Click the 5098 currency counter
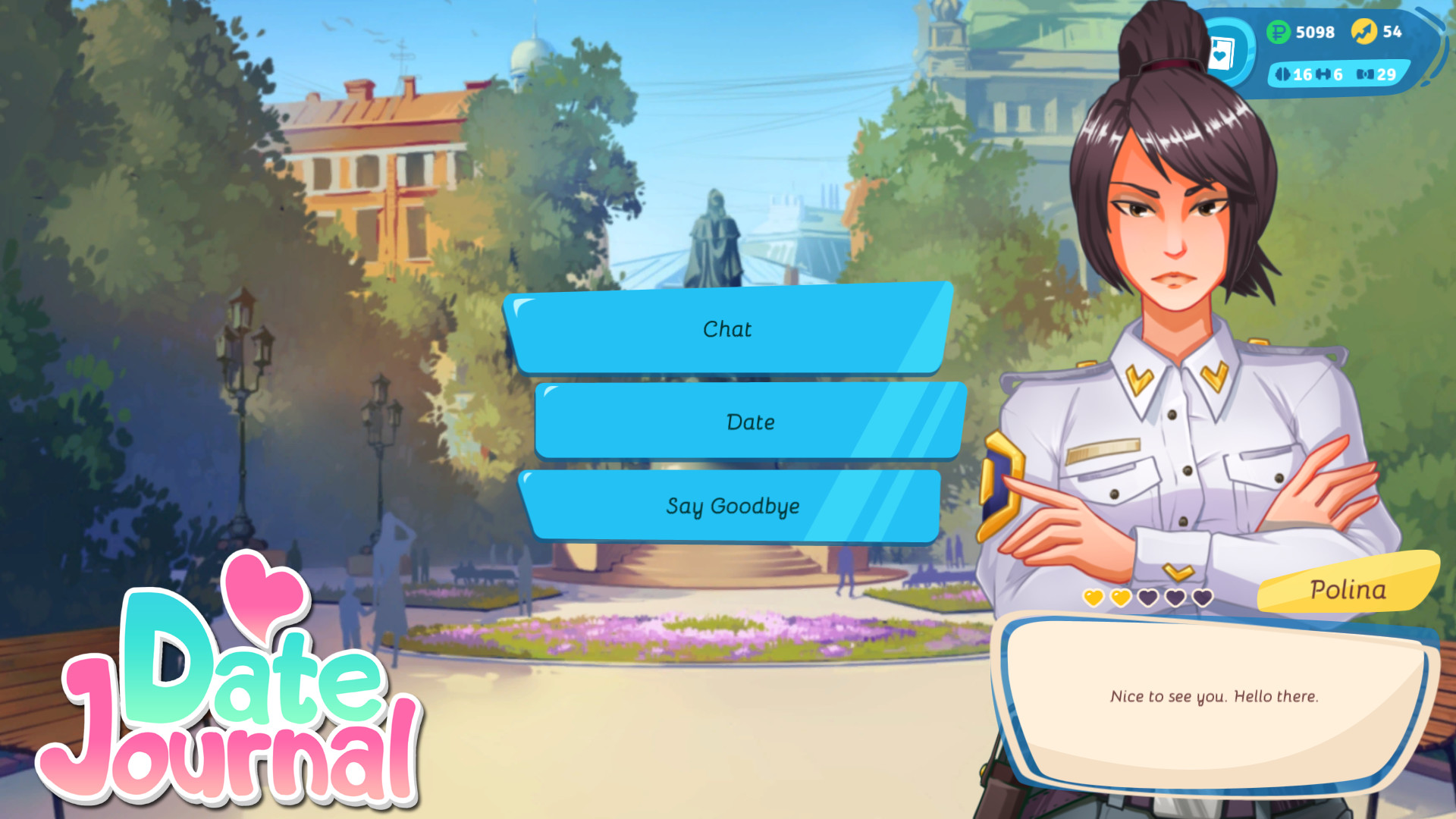The image size is (1456, 819). 1315,33
